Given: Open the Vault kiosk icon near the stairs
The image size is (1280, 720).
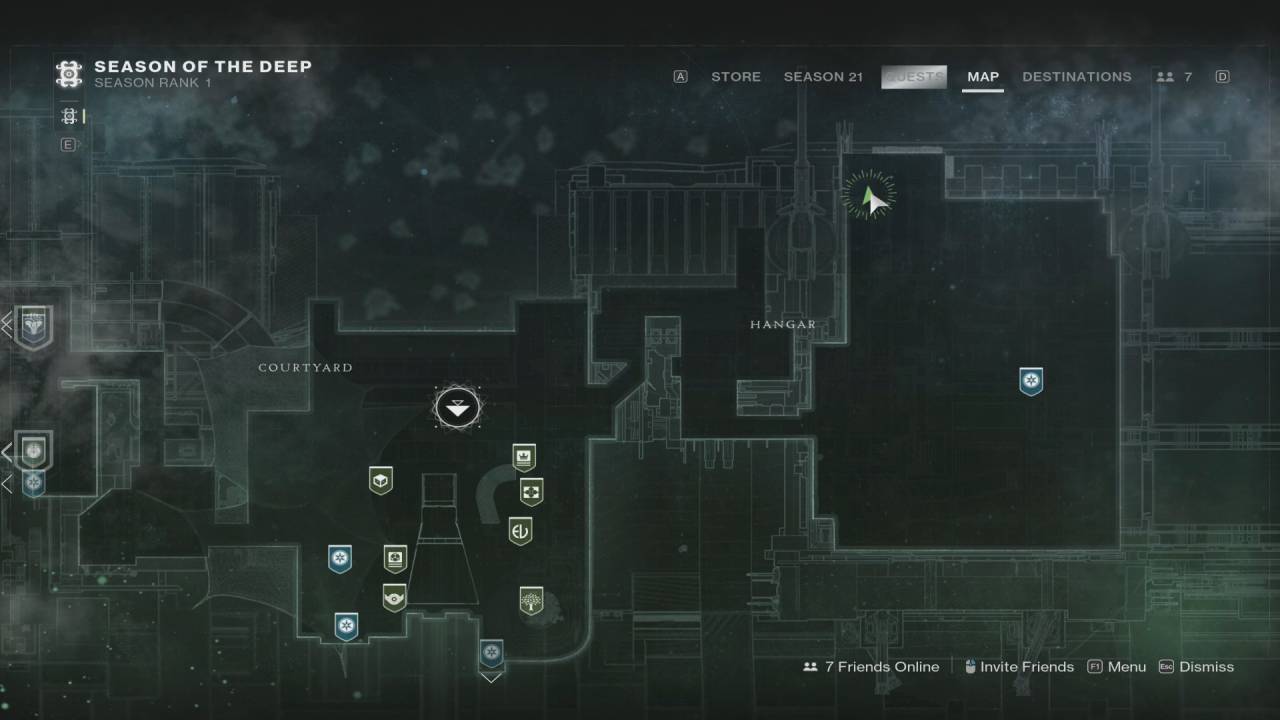Looking at the screenshot, I should coord(393,558).
